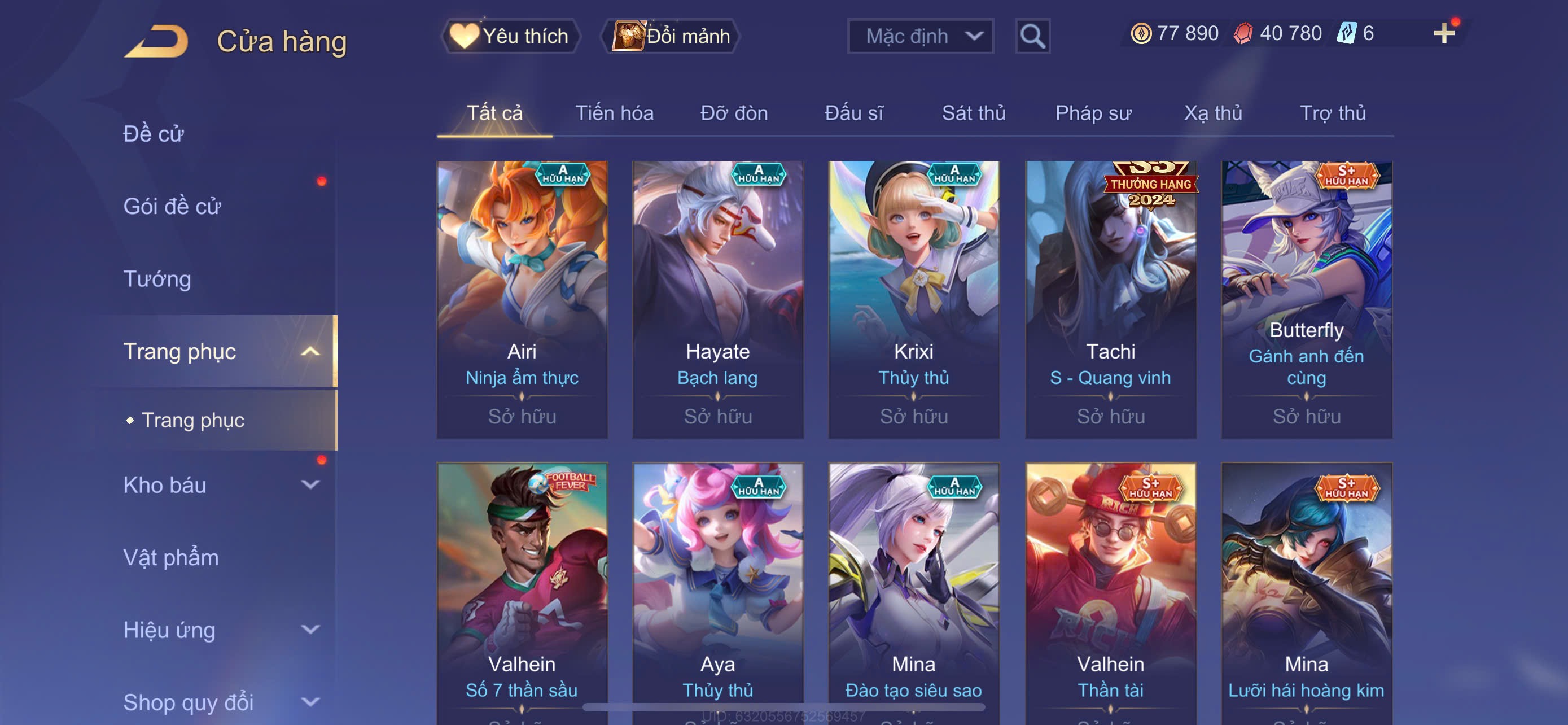The height and width of the screenshot is (725, 1568).
Task: Go back using the golden arrow button
Action: point(156,41)
